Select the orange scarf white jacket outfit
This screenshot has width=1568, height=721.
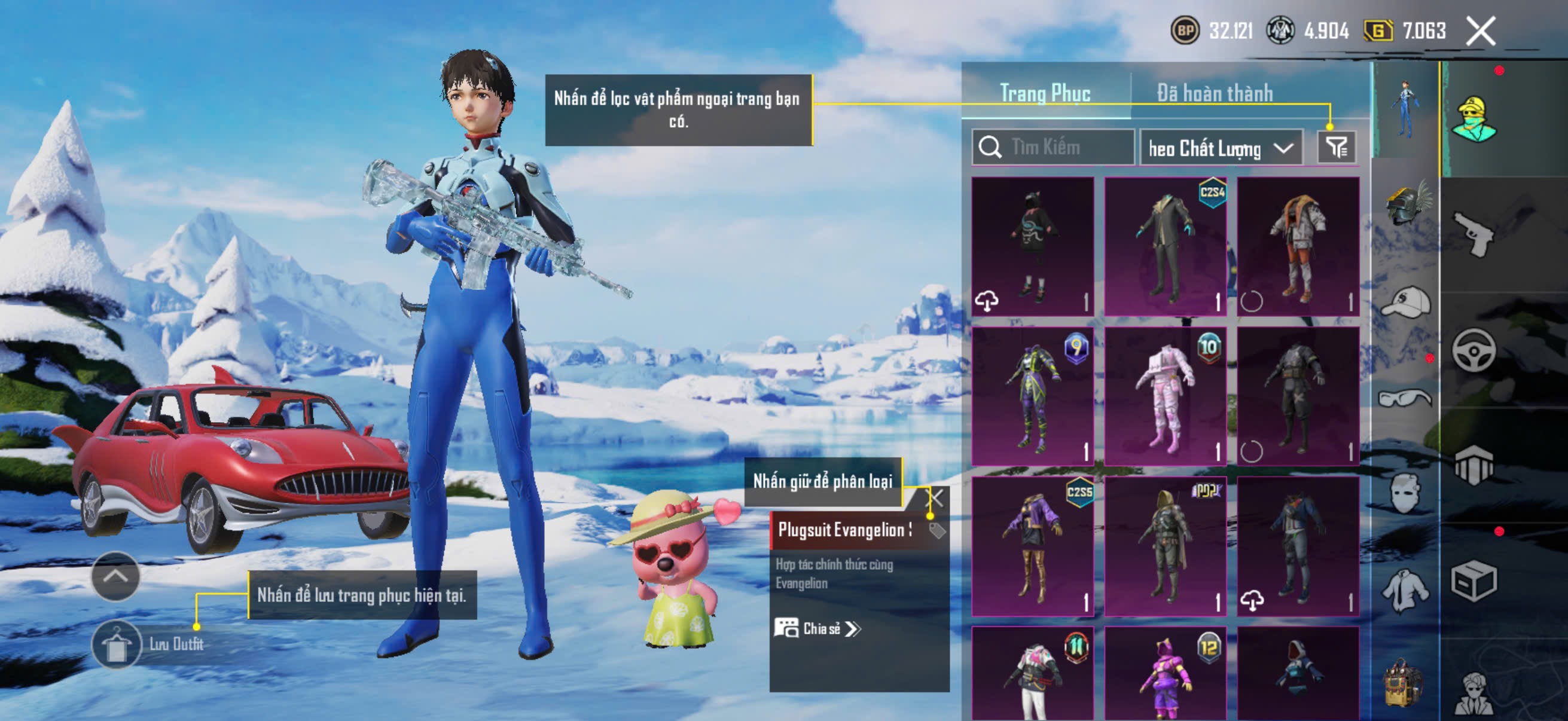tap(1298, 246)
